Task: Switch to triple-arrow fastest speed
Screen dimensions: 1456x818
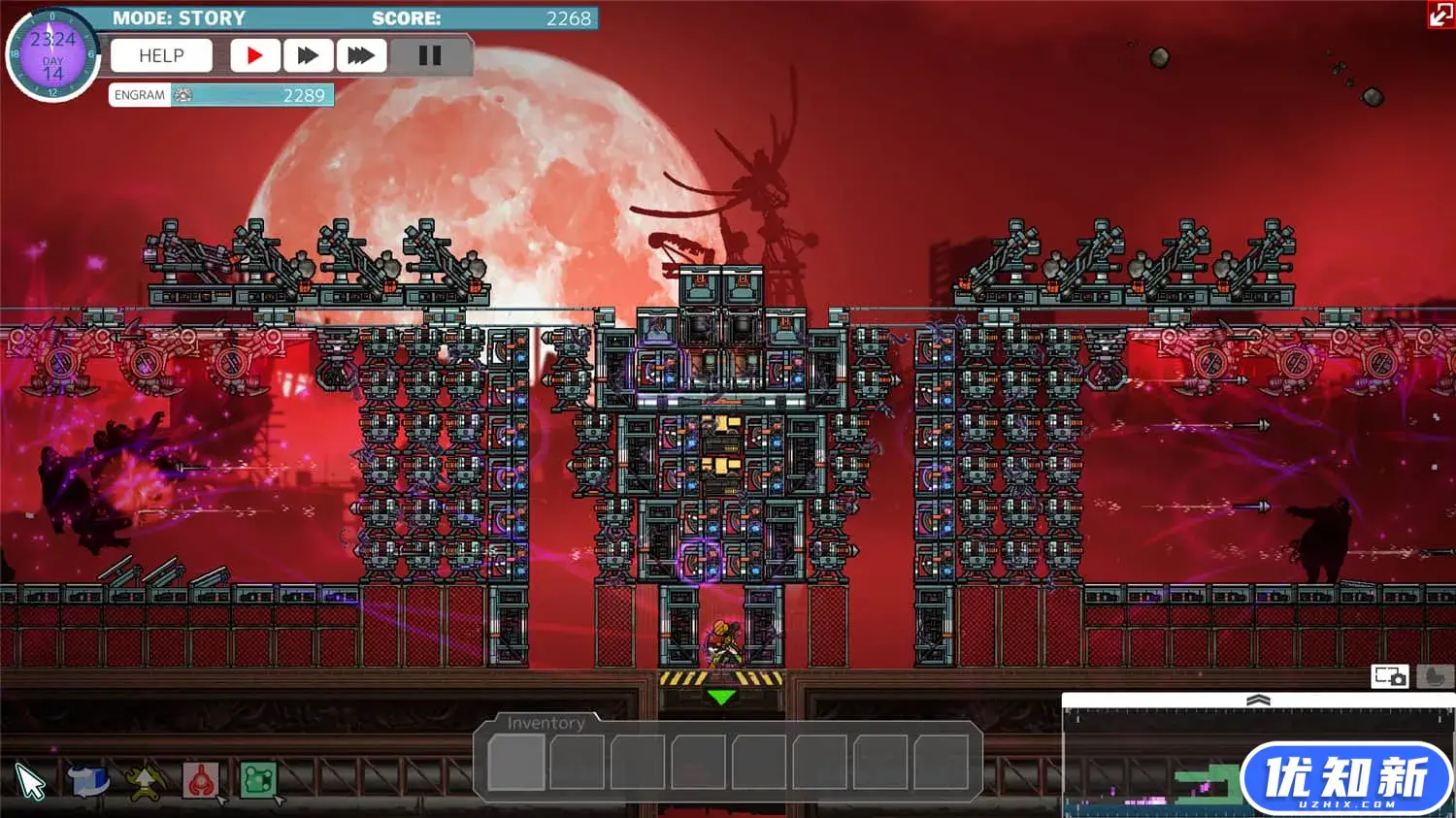Action: point(361,56)
